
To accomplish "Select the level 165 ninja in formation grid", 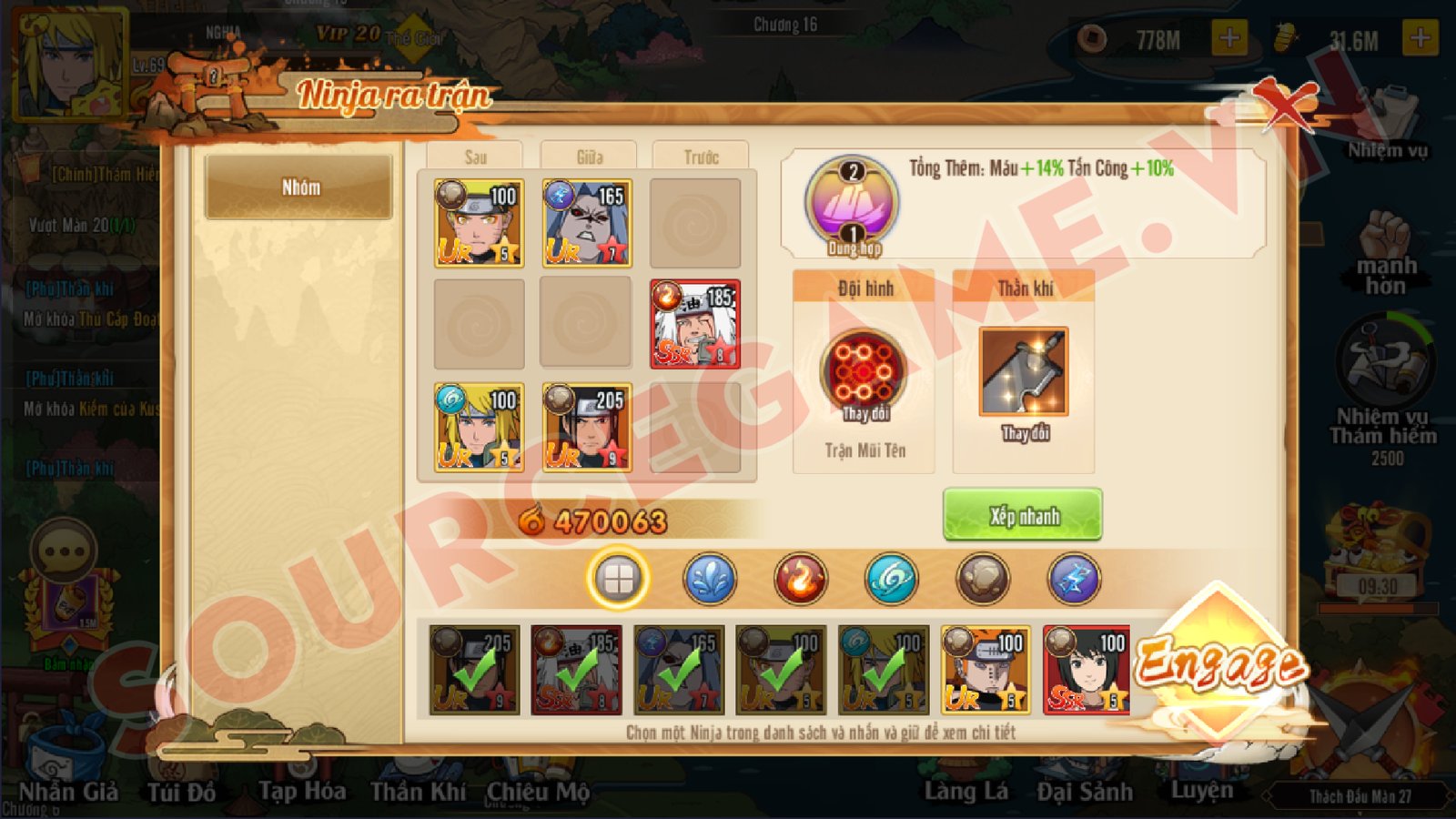I will click(x=587, y=223).
